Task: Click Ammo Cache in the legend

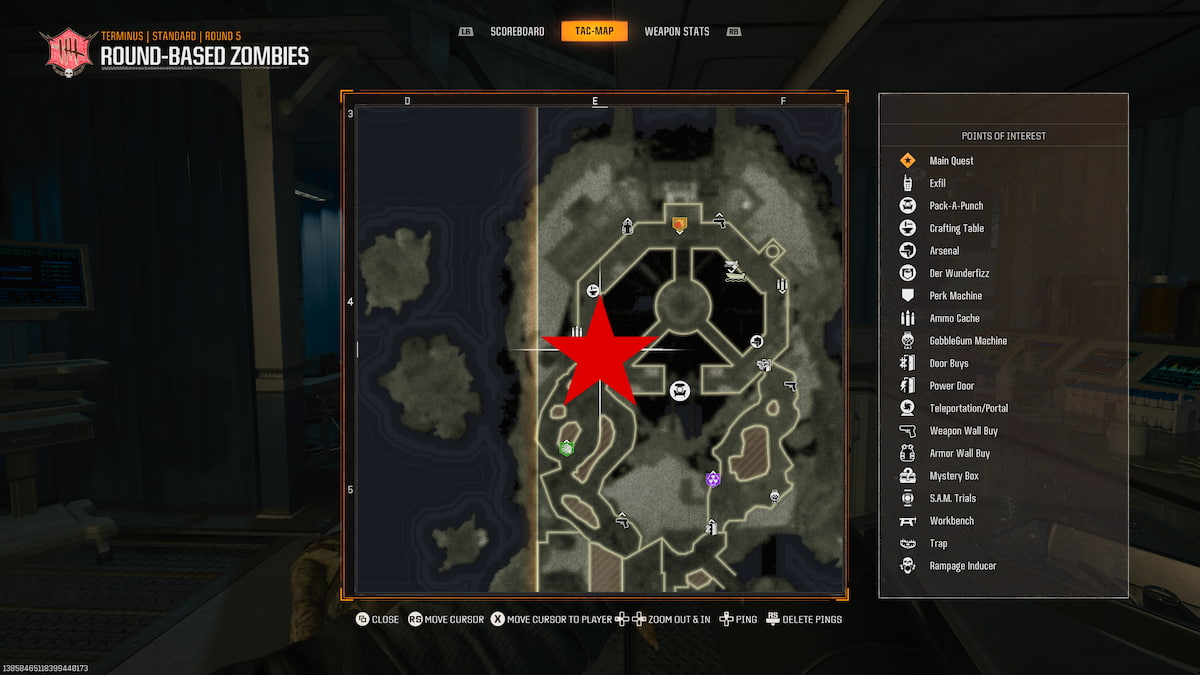Action: pyautogui.click(x=954, y=318)
